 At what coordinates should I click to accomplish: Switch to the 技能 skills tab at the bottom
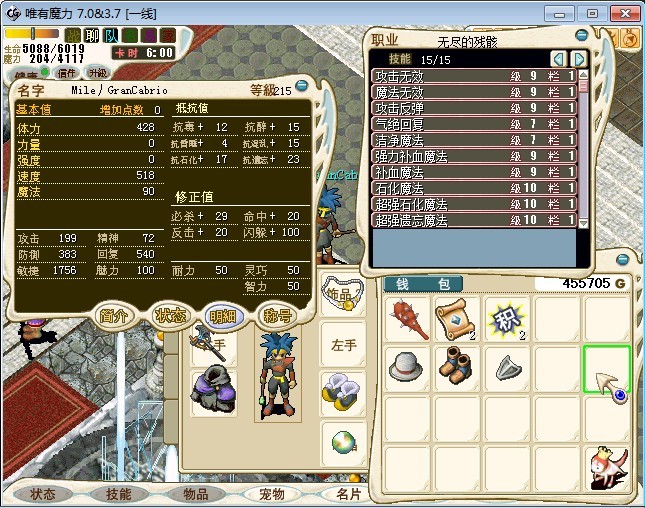(119, 494)
